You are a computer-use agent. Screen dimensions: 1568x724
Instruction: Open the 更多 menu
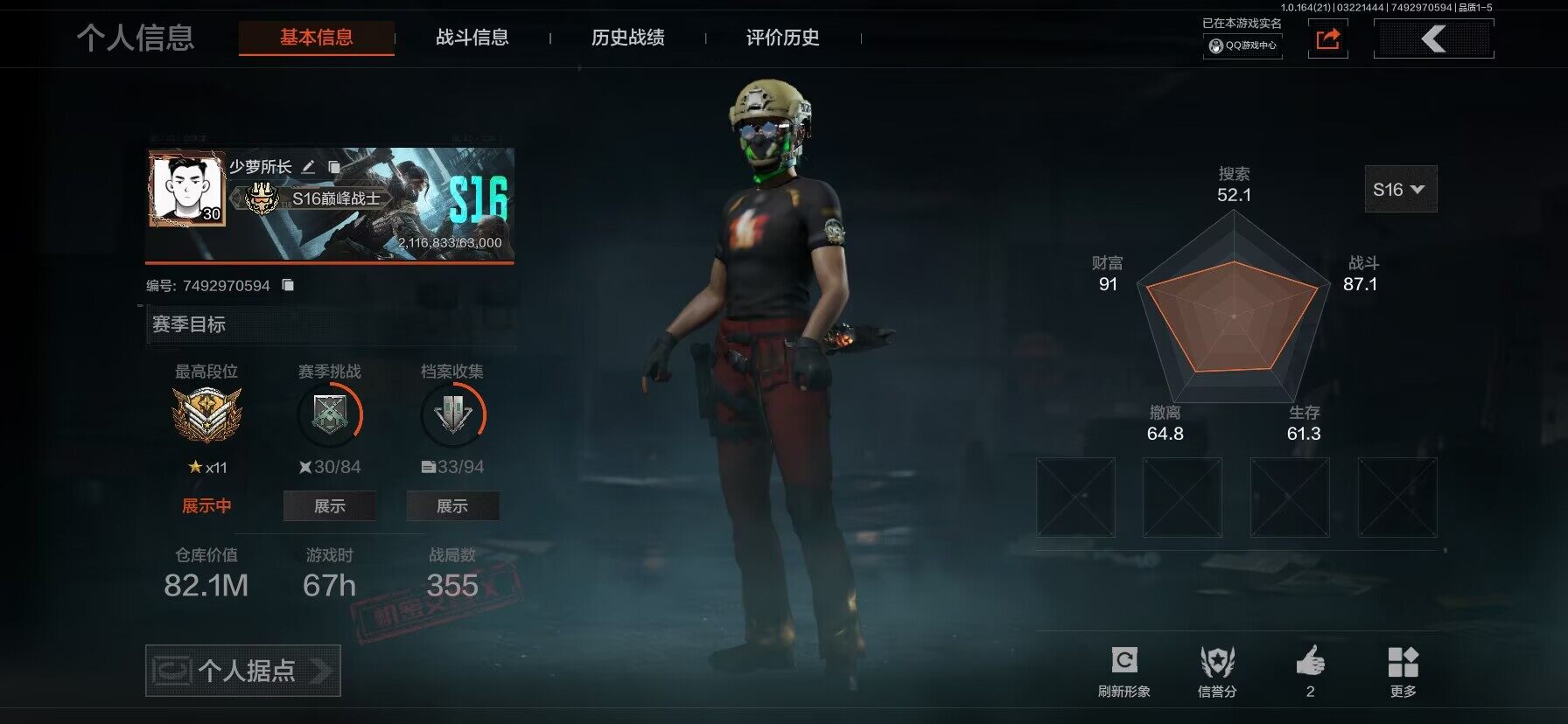click(1403, 672)
